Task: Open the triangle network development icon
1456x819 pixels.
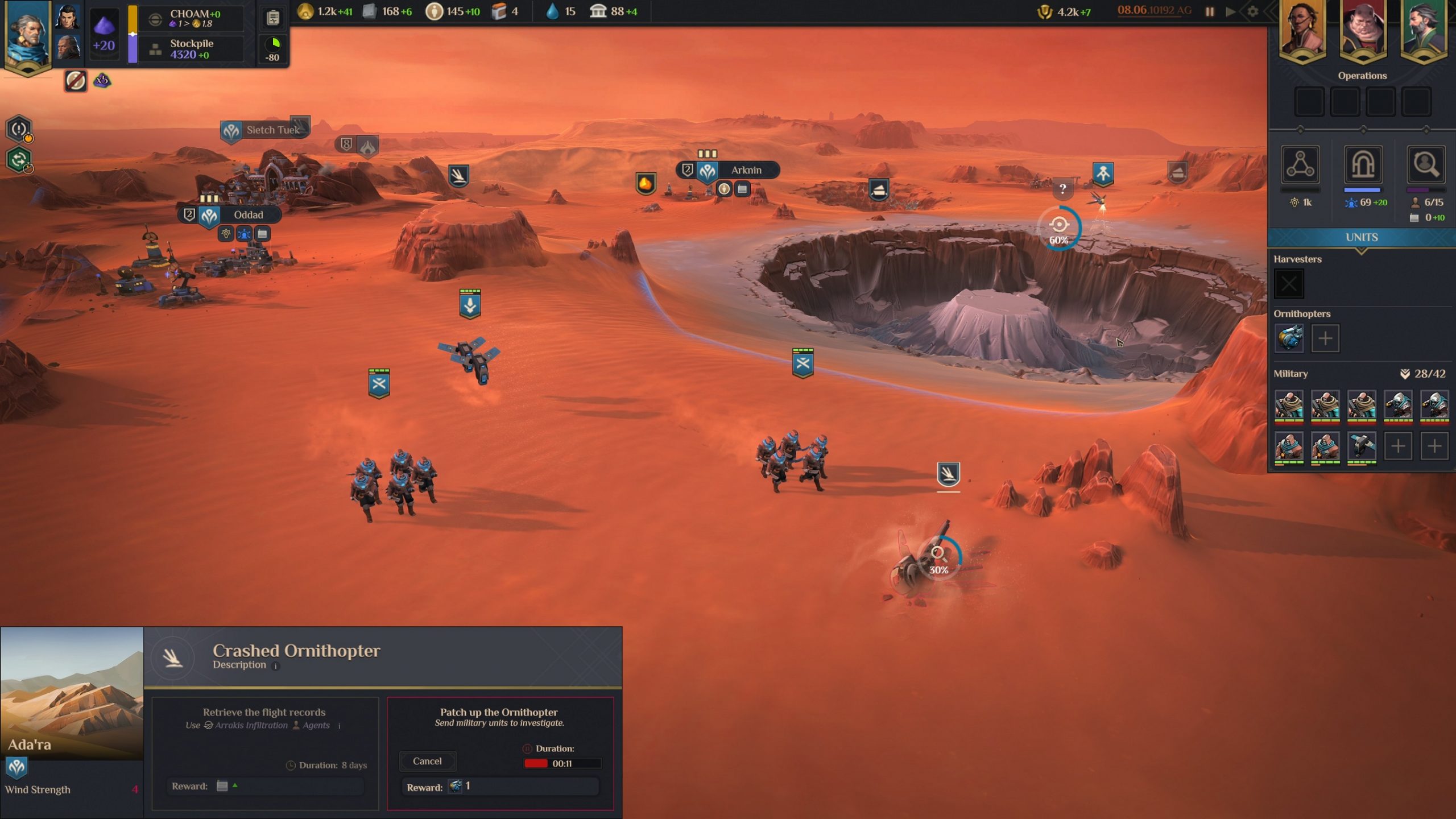Action: coord(1300,166)
